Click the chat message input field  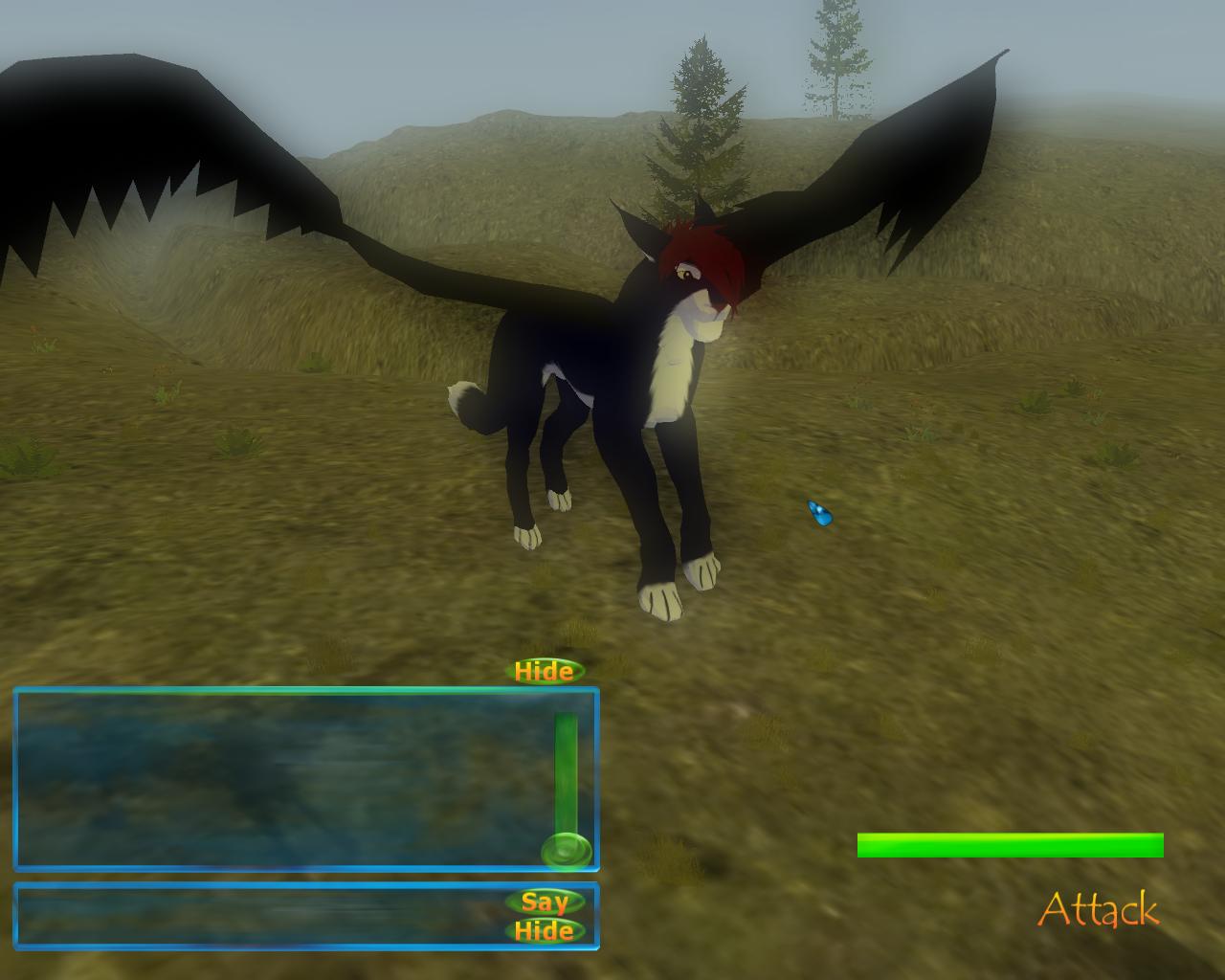tap(258, 916)
